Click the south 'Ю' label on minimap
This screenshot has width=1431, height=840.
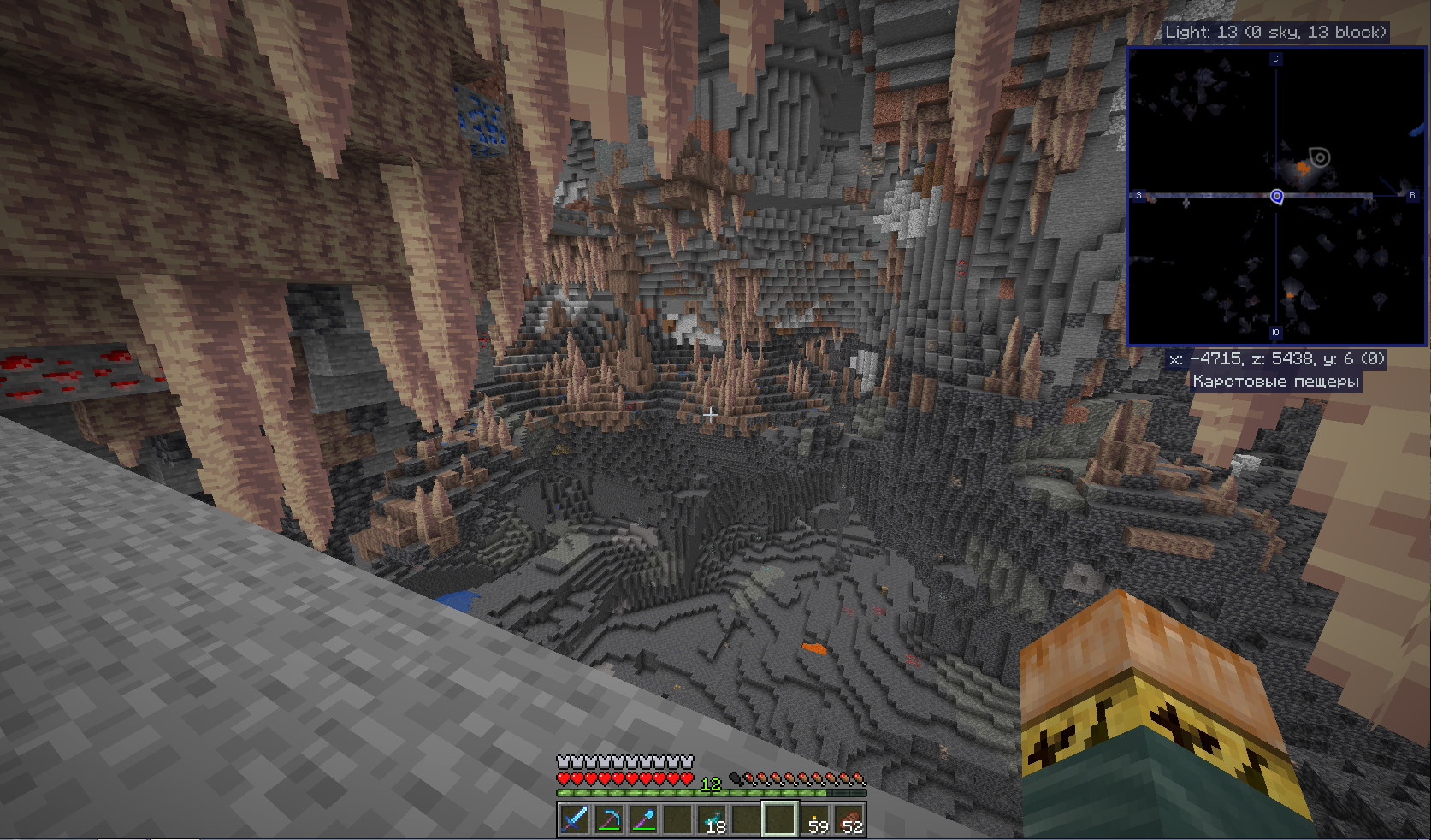click(1275, 333)
